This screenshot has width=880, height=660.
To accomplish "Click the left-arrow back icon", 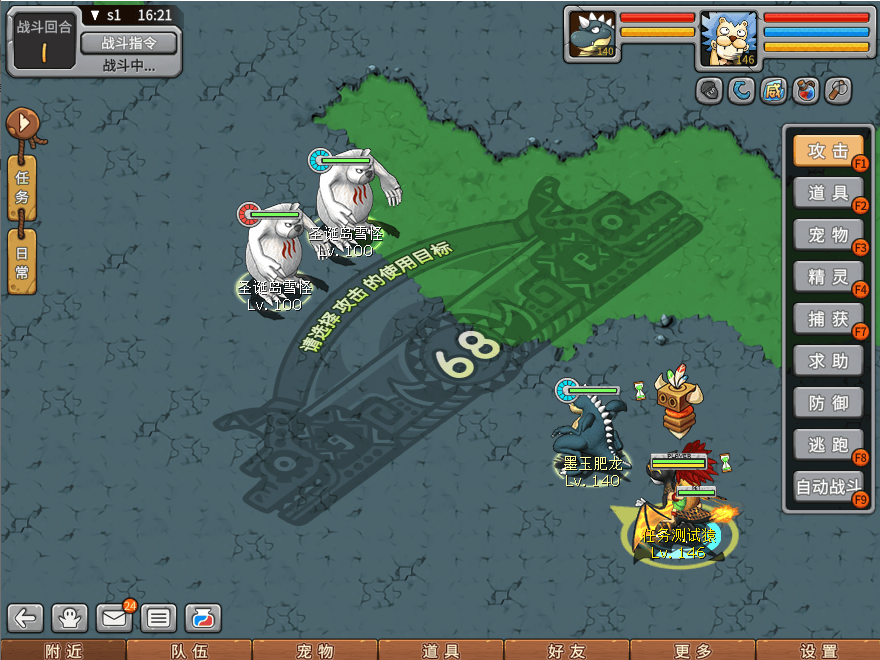I will 26,618.
